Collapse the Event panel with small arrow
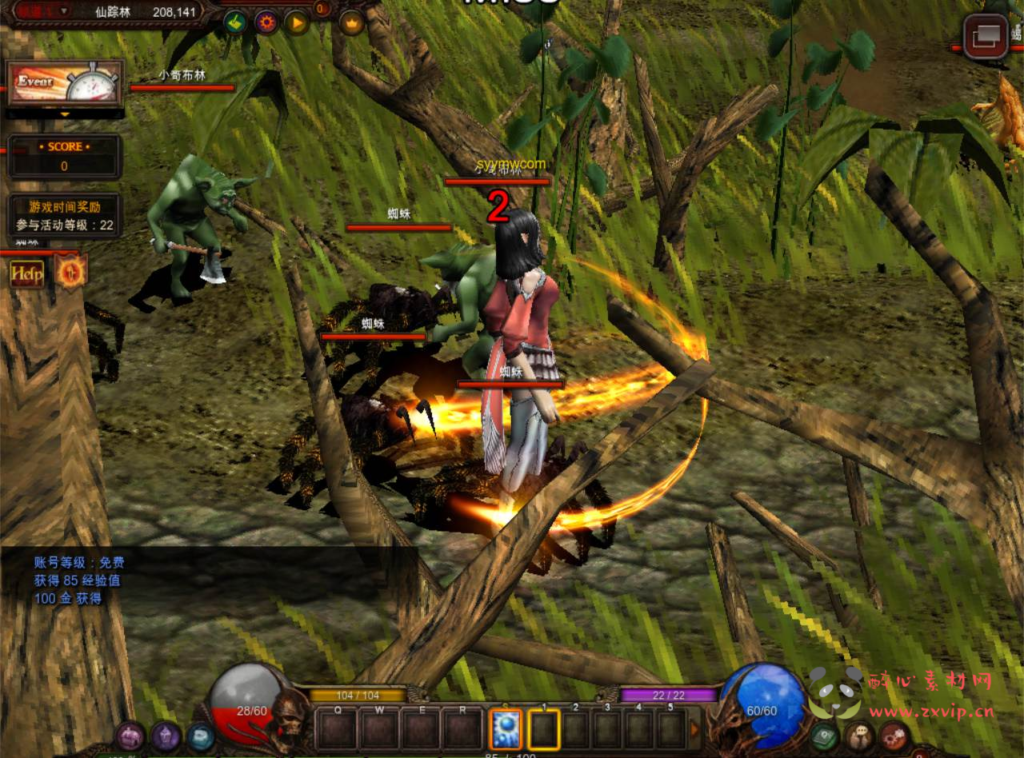 pyautogui.click(x=66, y=114)
